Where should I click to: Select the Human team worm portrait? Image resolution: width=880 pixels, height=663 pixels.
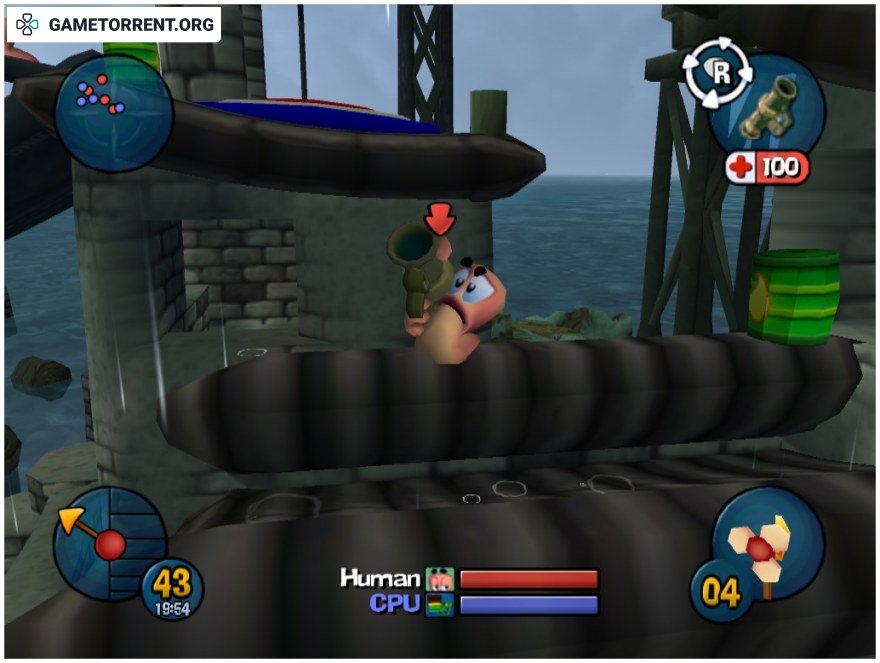point(439,579)
